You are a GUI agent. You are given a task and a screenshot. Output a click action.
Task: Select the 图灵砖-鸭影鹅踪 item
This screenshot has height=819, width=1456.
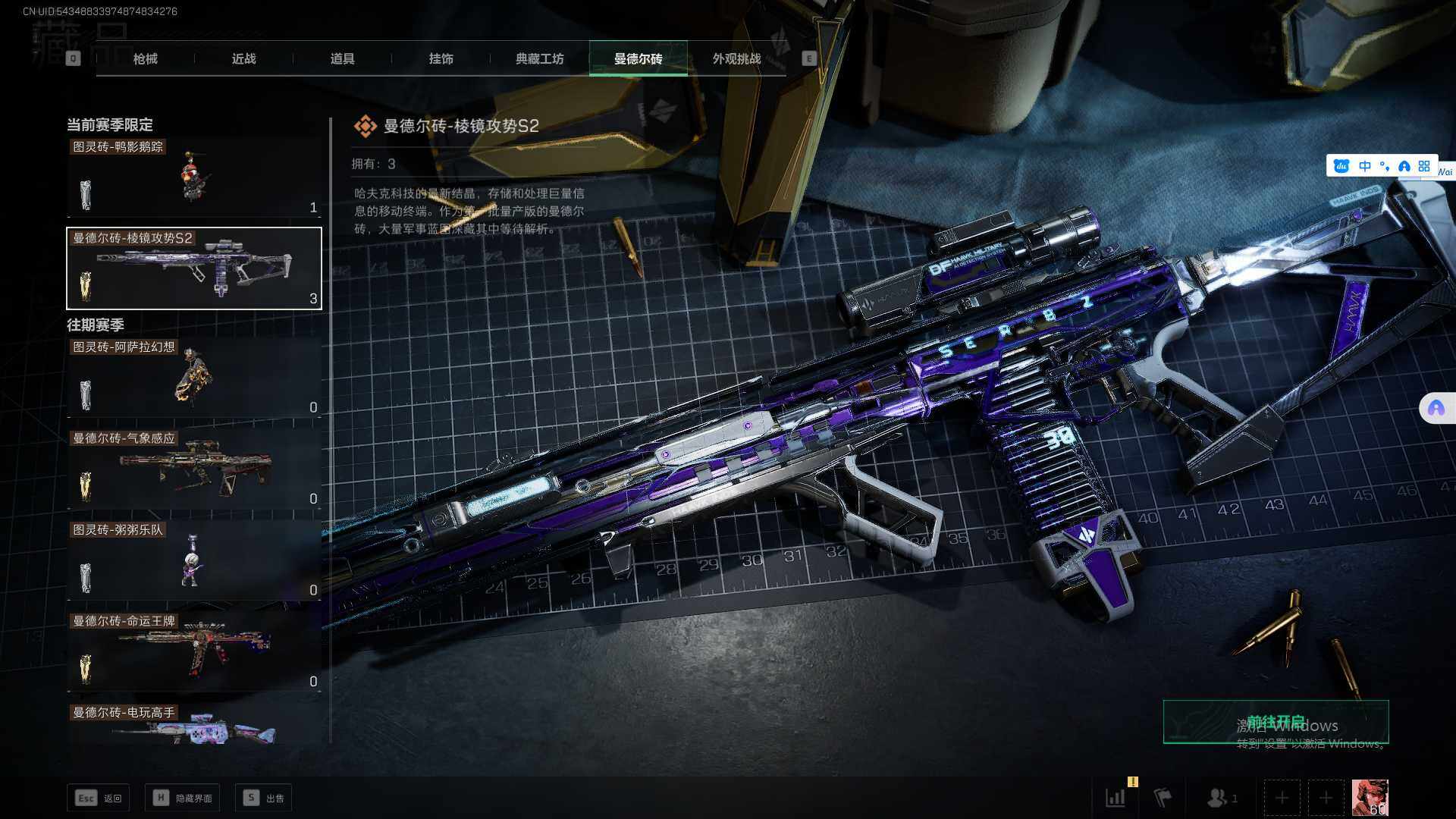coord(194,177)
